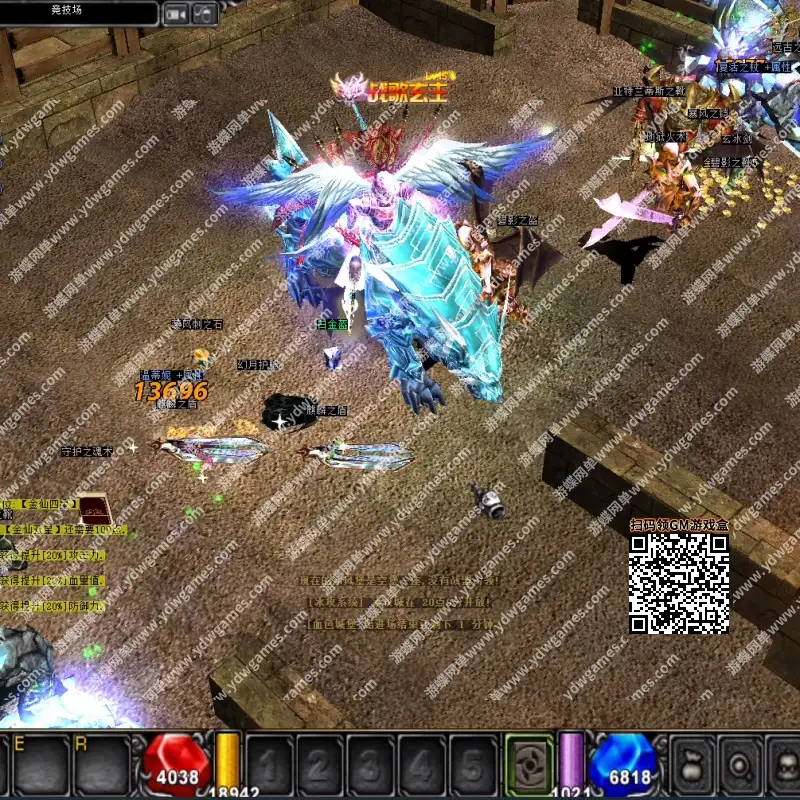
Task: Click the magnifier icon in the bottom bar
Action: (x=741, y=765)
